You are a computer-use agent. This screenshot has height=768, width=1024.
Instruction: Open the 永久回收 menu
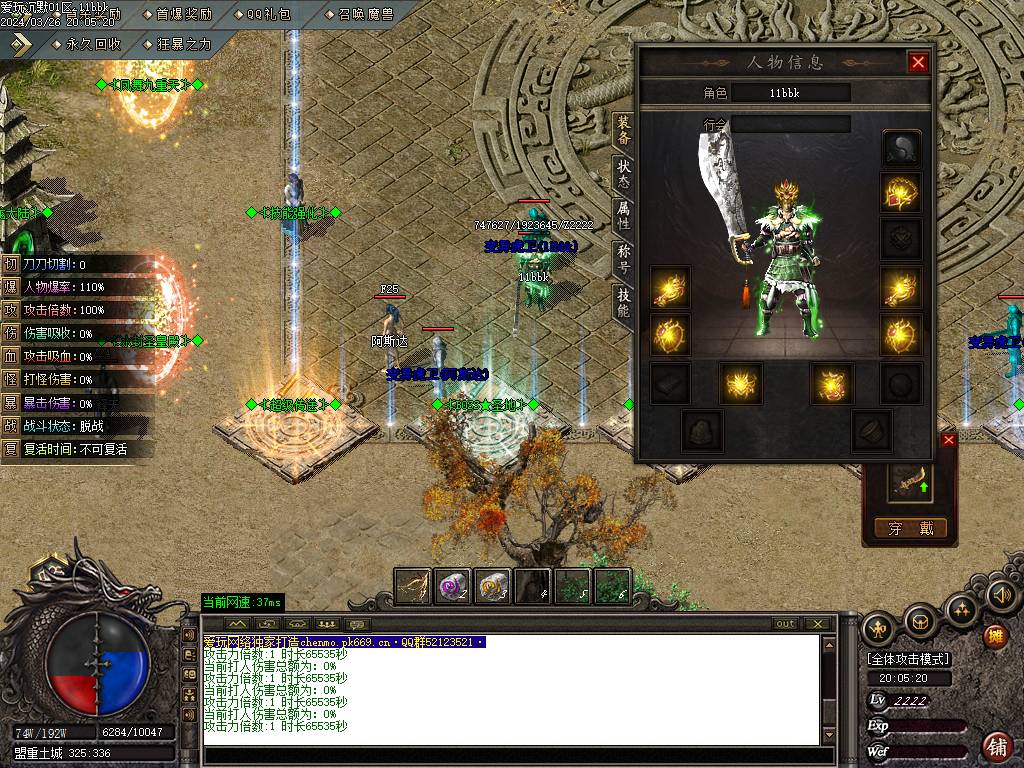point(87,44)
